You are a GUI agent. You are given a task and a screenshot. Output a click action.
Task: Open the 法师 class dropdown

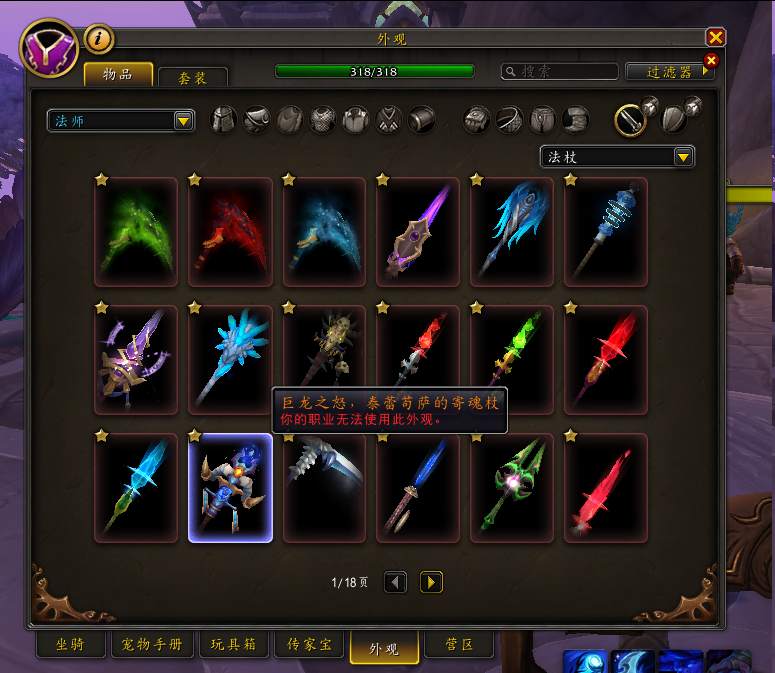coord(121,121)
